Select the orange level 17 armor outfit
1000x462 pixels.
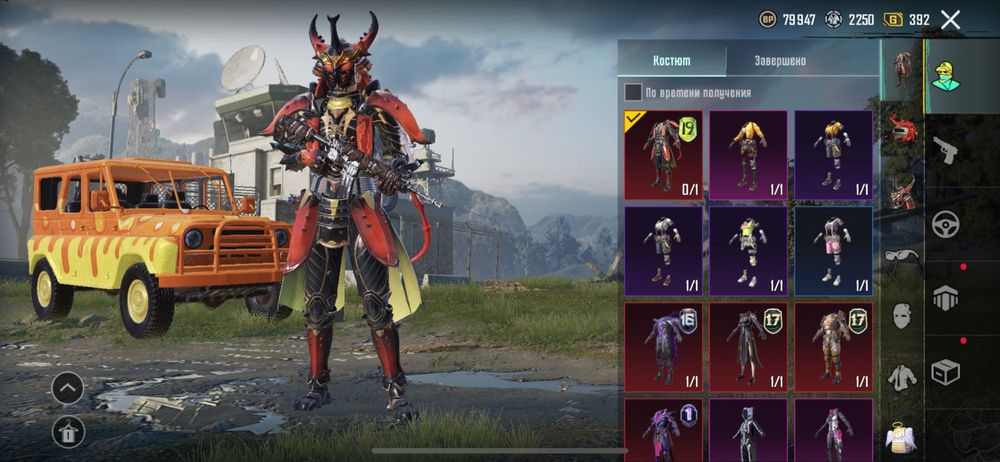click(834, 347)
